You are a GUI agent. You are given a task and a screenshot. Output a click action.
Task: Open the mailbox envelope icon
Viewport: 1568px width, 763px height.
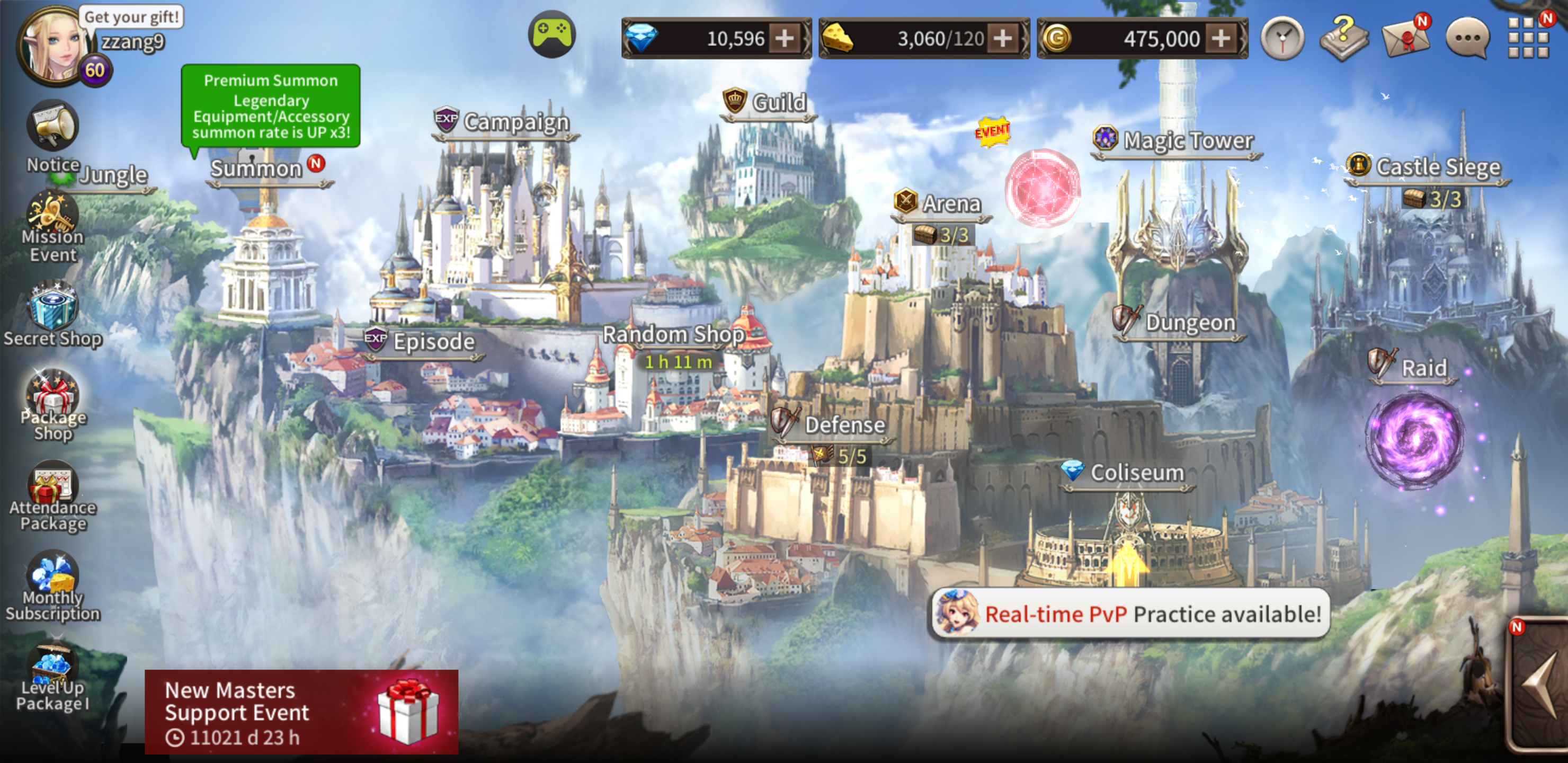point(1405,38)
